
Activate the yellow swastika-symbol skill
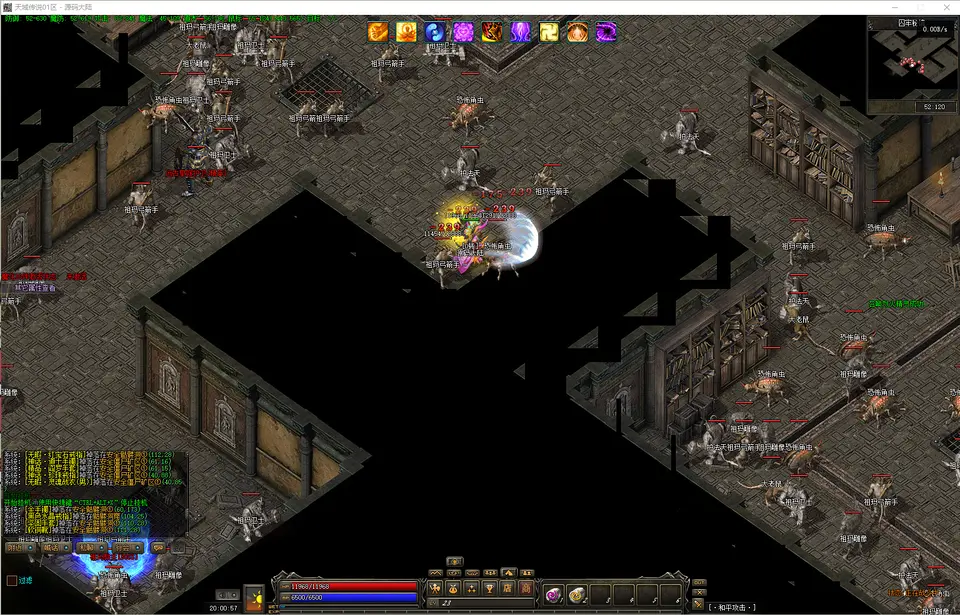(x=550, y=33)
